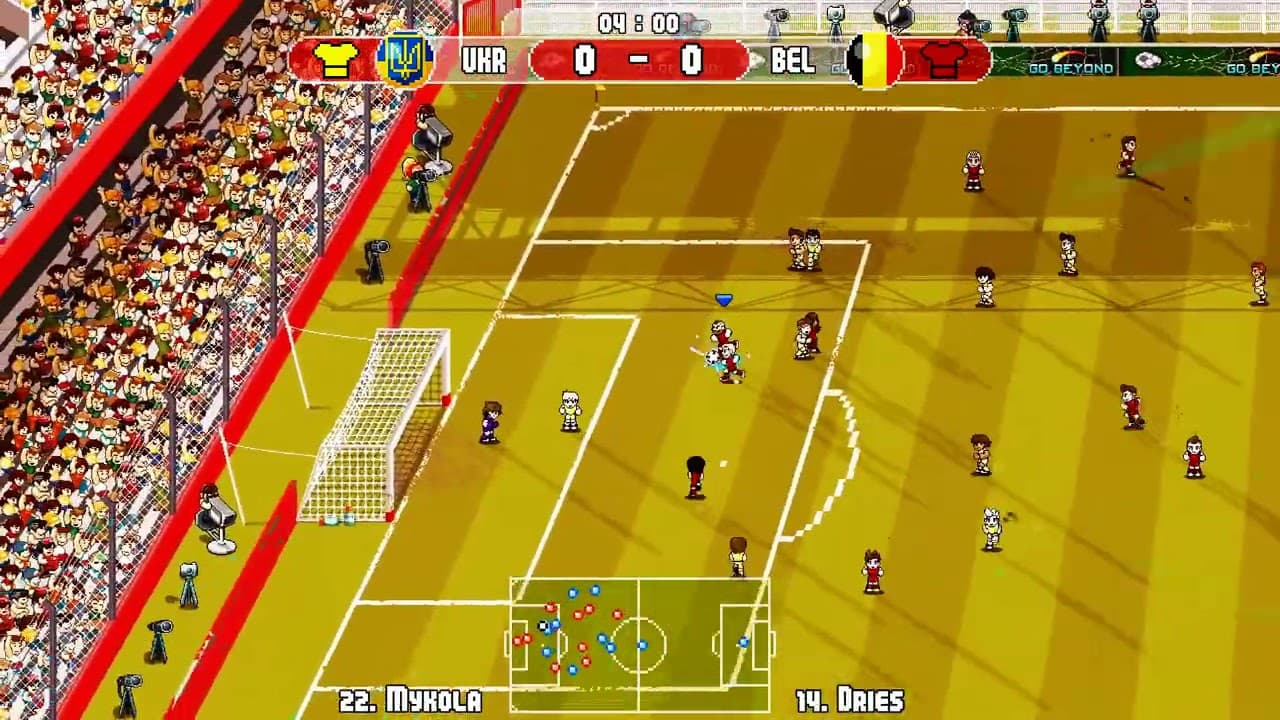Viewport: 1280px width, 720px height.
Task: Select the UKR scoreboard label
Action: (x=484, y=60)
